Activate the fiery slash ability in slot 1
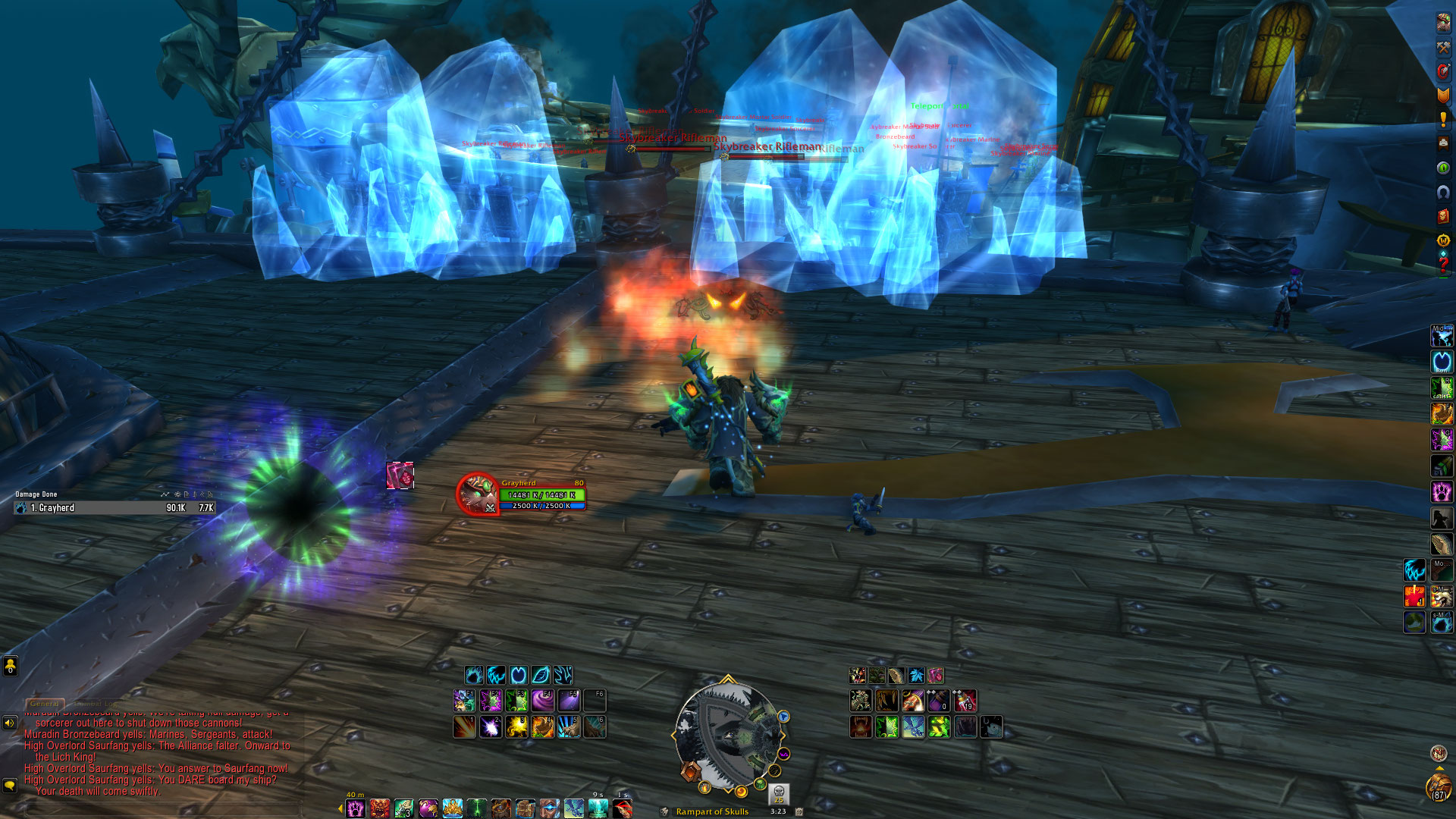Image resolution: width=1456 pixels, height=819 pixels. point(464,727)
